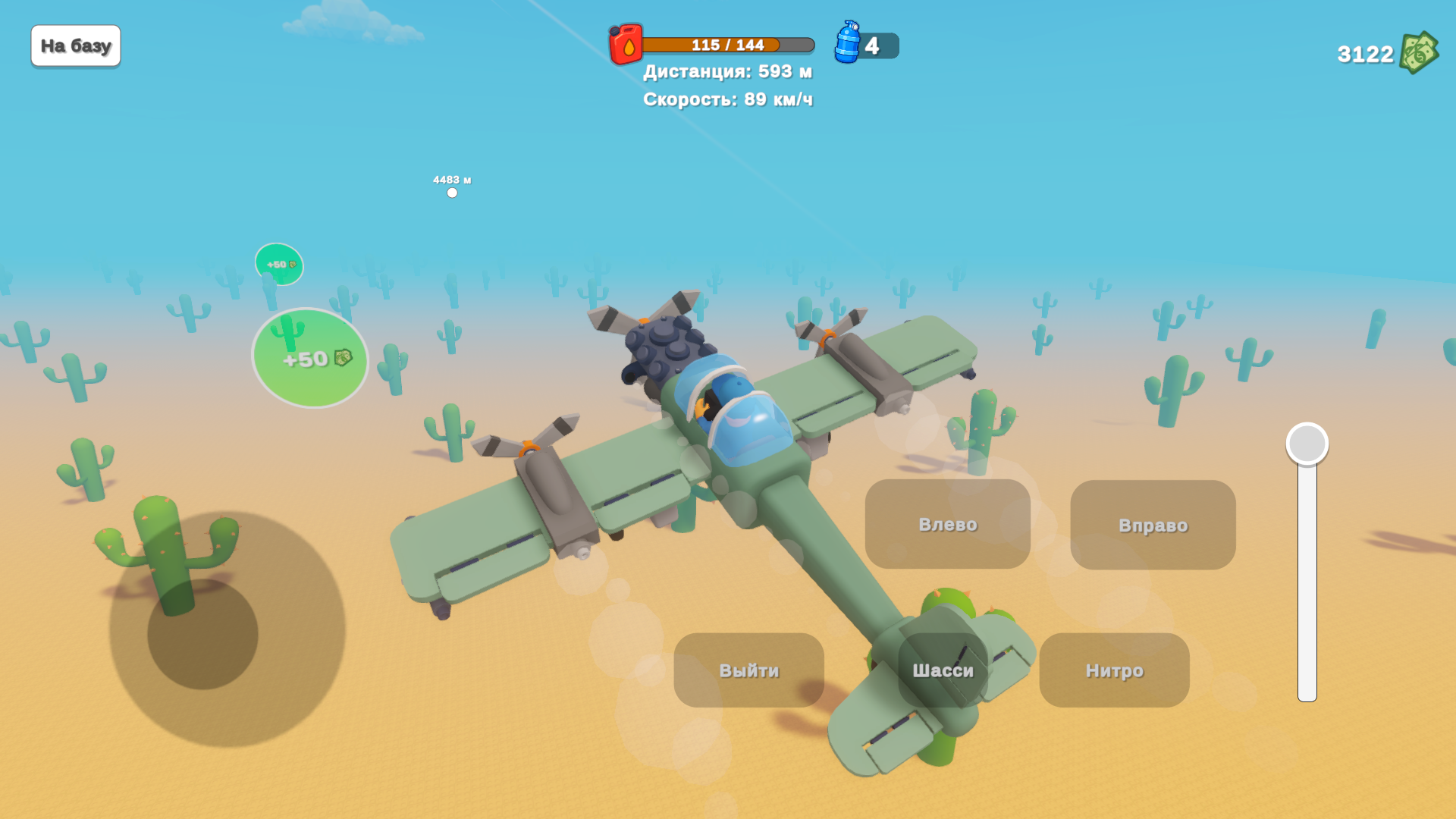1456x819 pixels.
Task: Click the smaller +50 bonus circle above it
Action: tap(278, 264)
